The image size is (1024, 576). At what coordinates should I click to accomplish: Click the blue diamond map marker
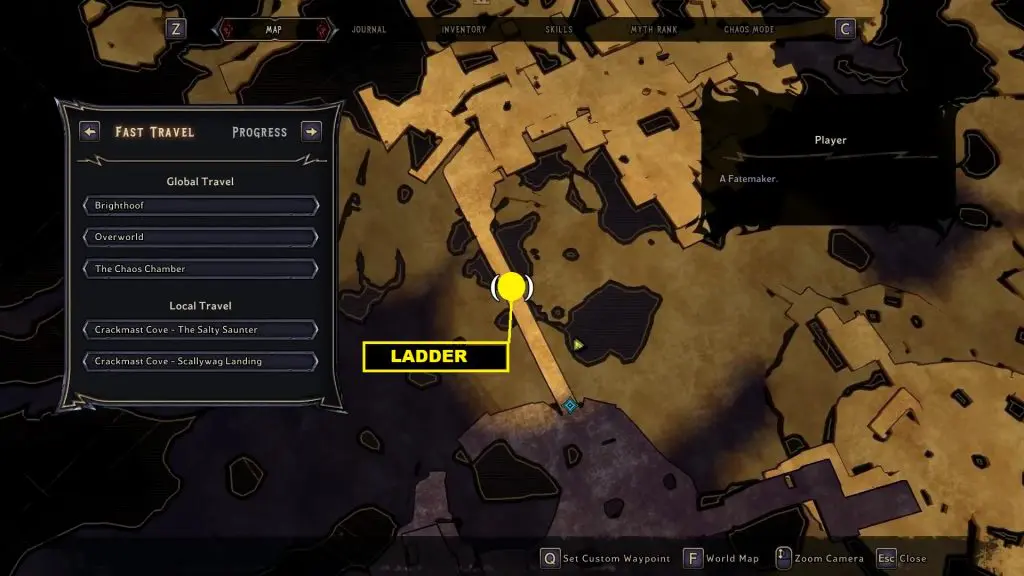click(x=570, y=405)
